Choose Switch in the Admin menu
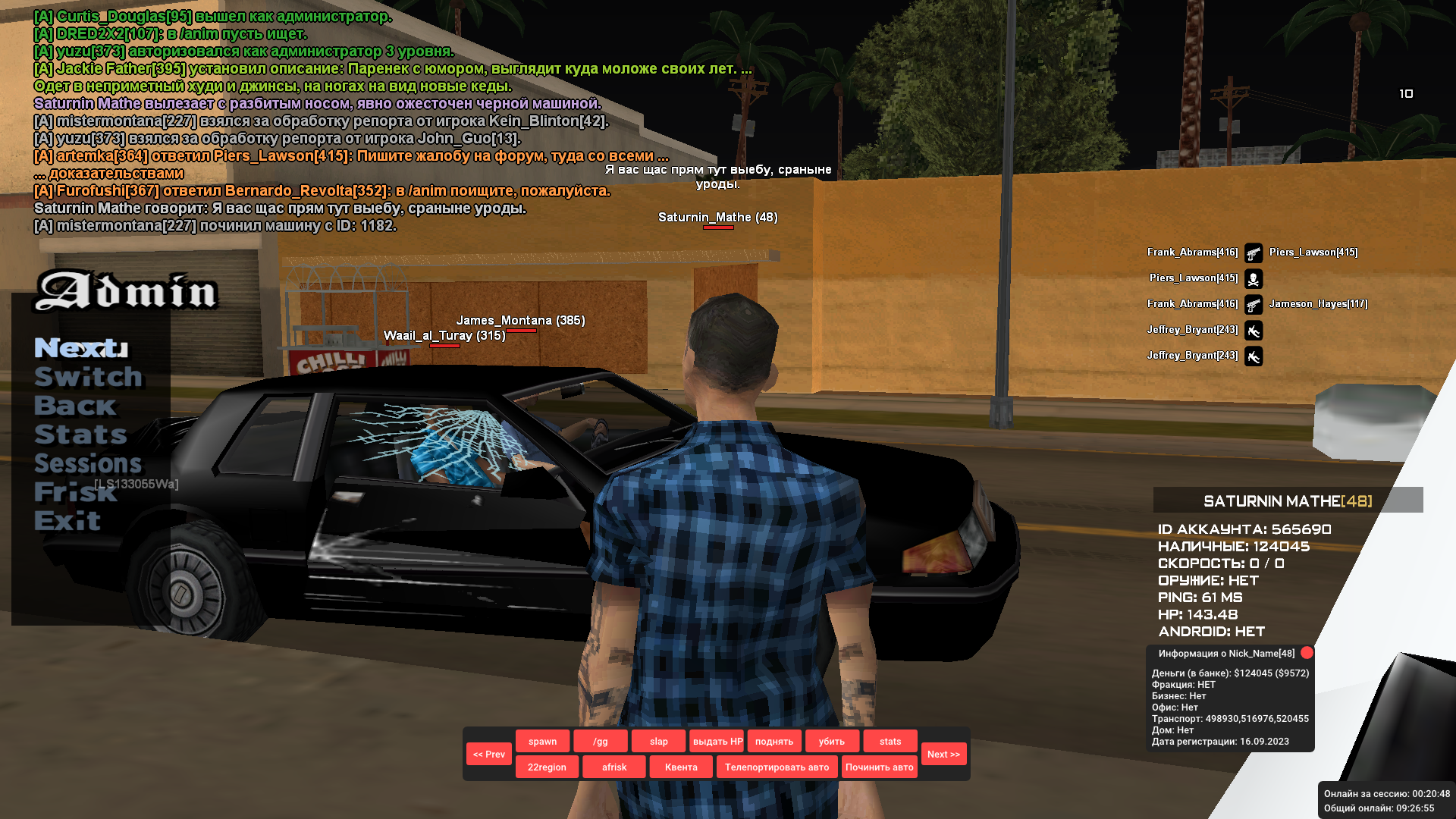The image size is (1456, 819). point(88,377)
